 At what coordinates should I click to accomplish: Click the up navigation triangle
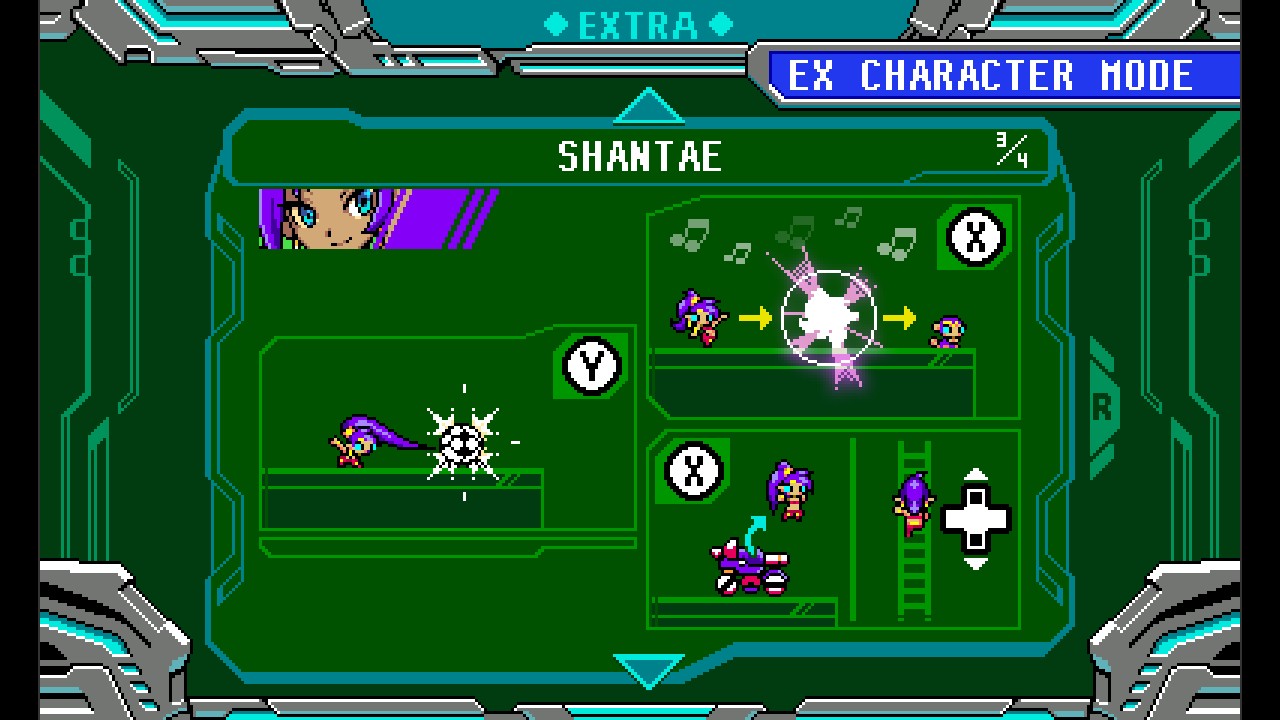(x=649, y=105)
